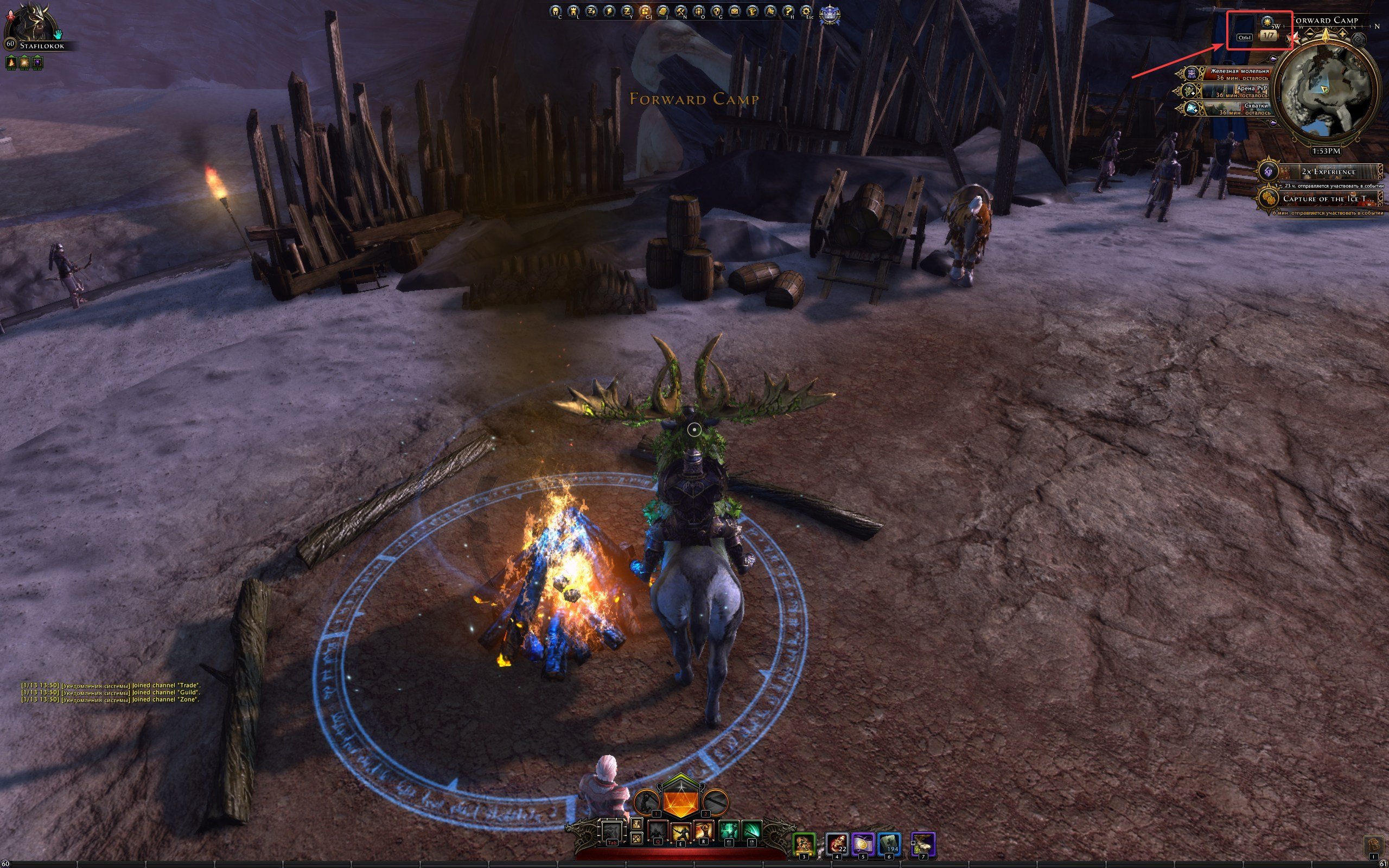Select the Арена PvP queue entry

pos(1234,91)
